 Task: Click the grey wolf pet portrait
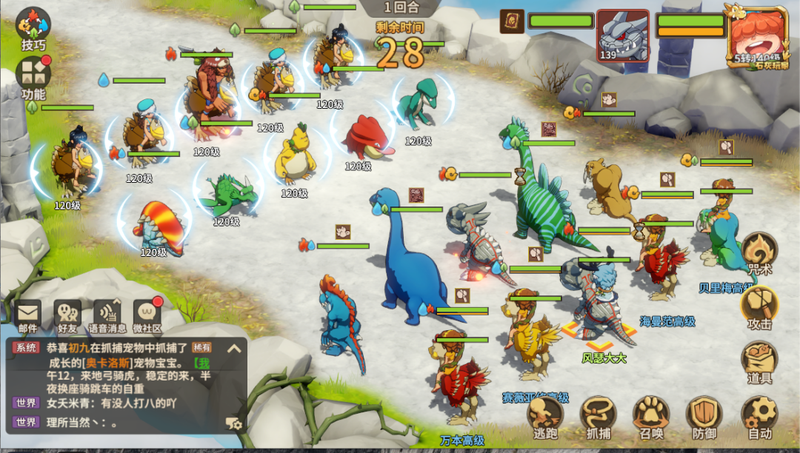620,35
